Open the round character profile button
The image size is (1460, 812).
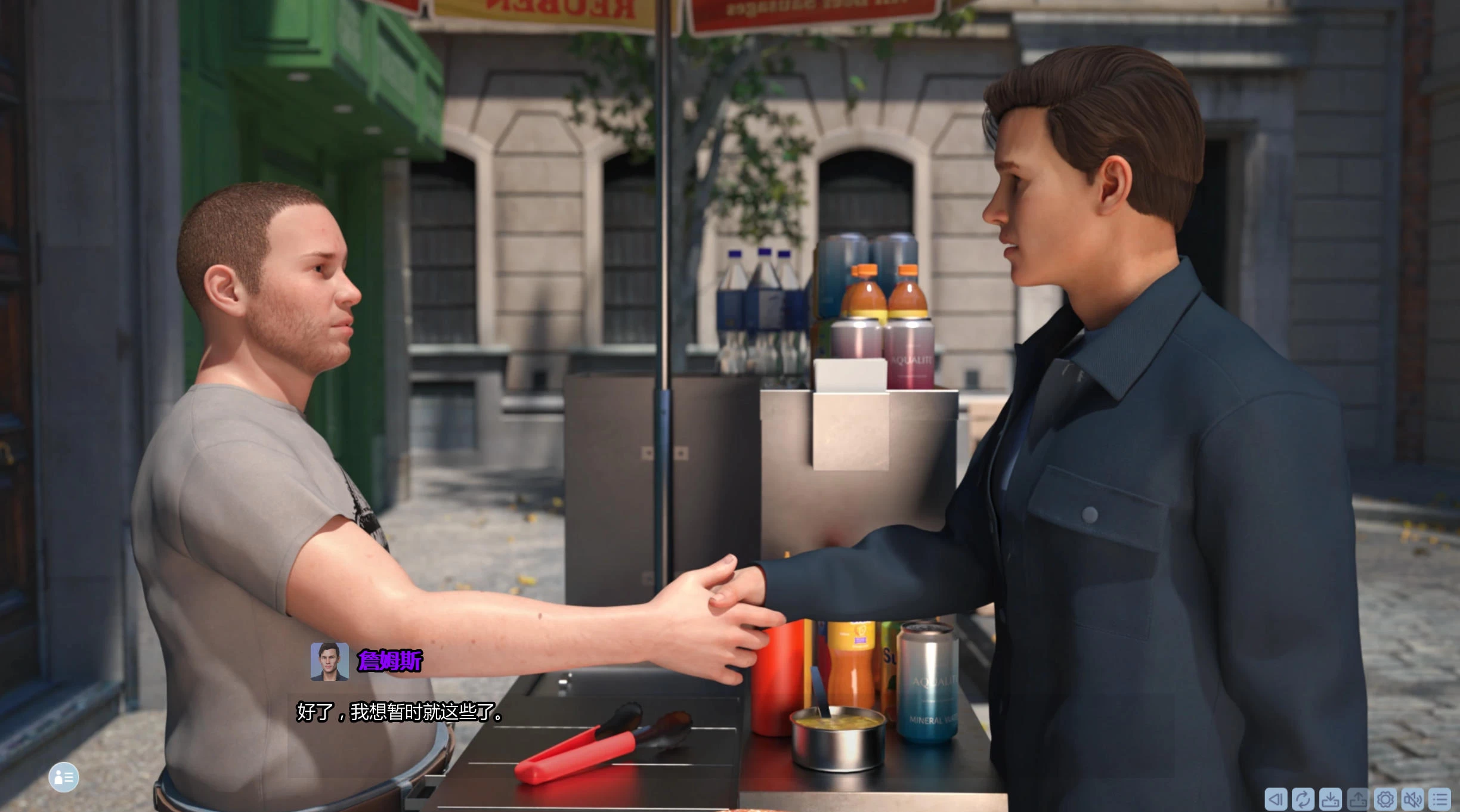coord(64,777)
